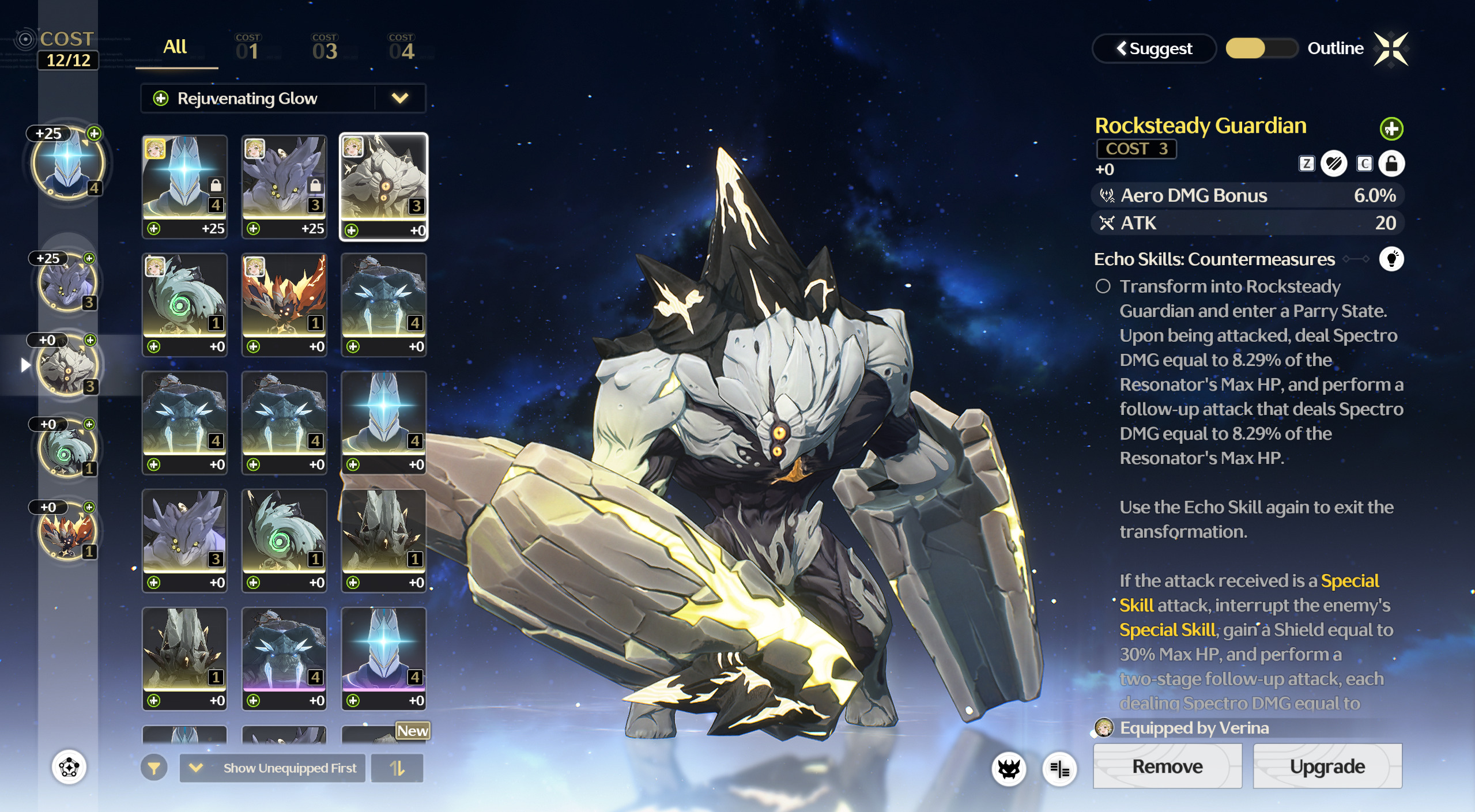Filter echoes by Cost 01 tab
1475x812 pixels.
(248, 47)
